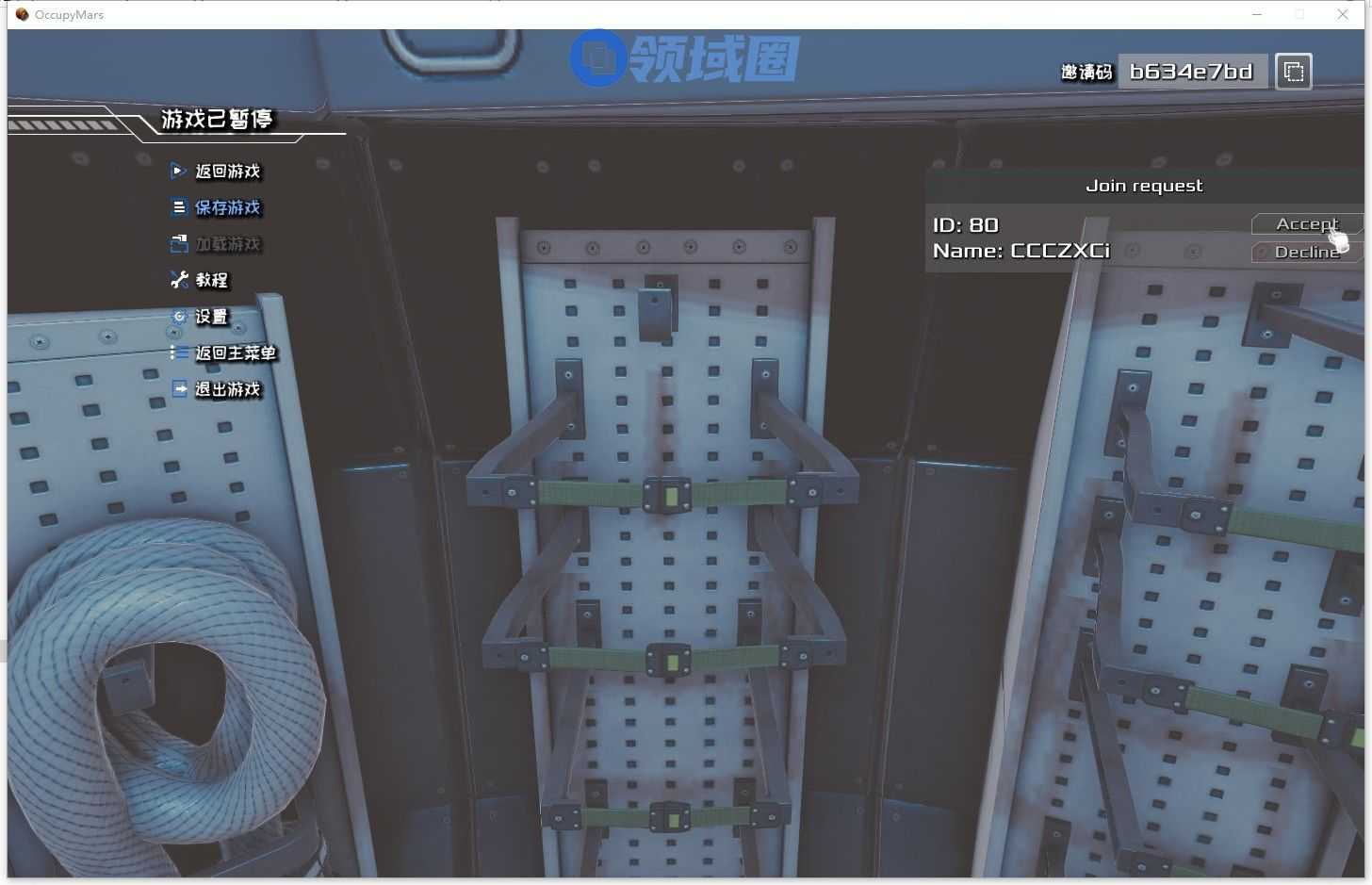Close the OccupyMars window
Viewport: 1372px width, 885px height.
pos(1343,14)
